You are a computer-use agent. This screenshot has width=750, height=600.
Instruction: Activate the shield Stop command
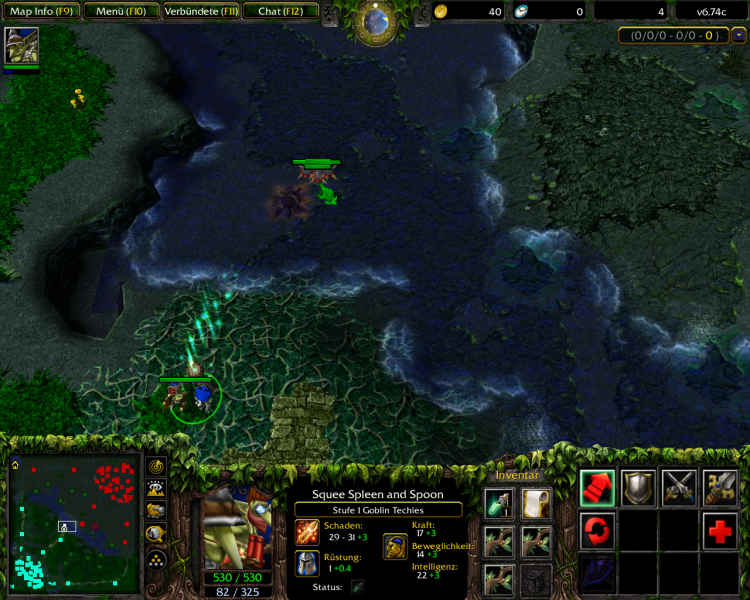639,488
